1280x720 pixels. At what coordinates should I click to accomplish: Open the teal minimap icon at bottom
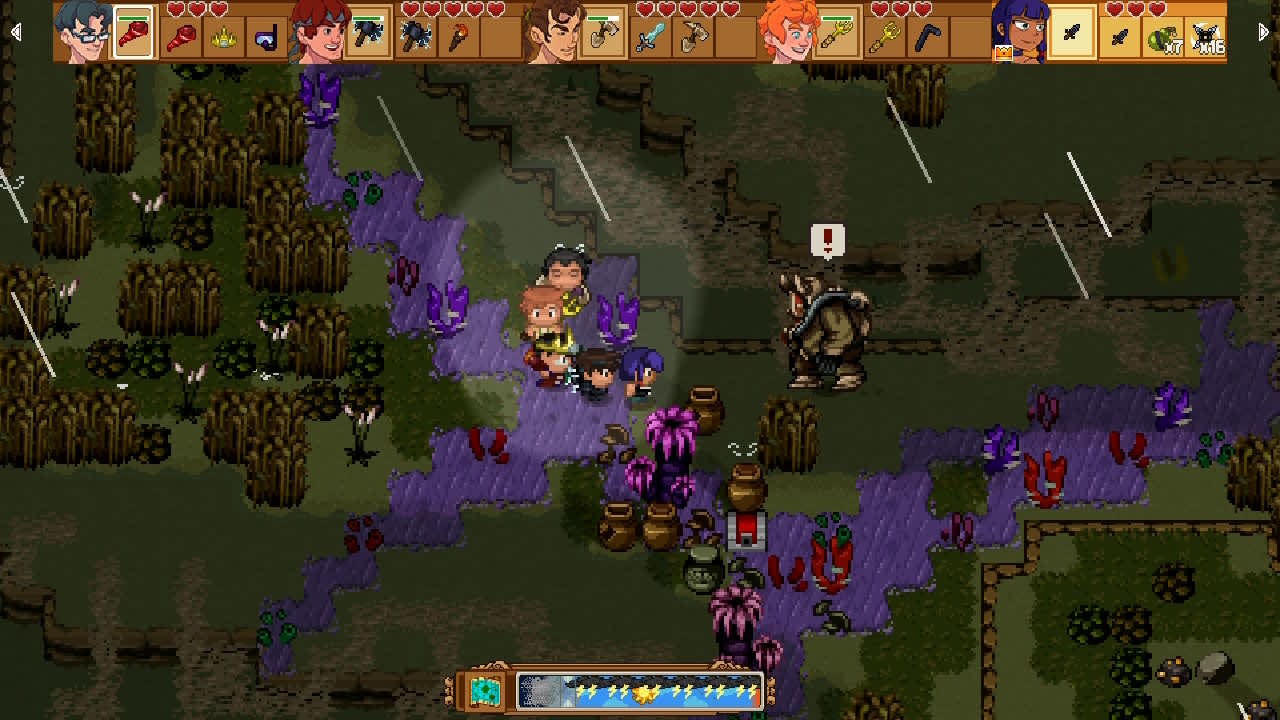click(485, 689)
